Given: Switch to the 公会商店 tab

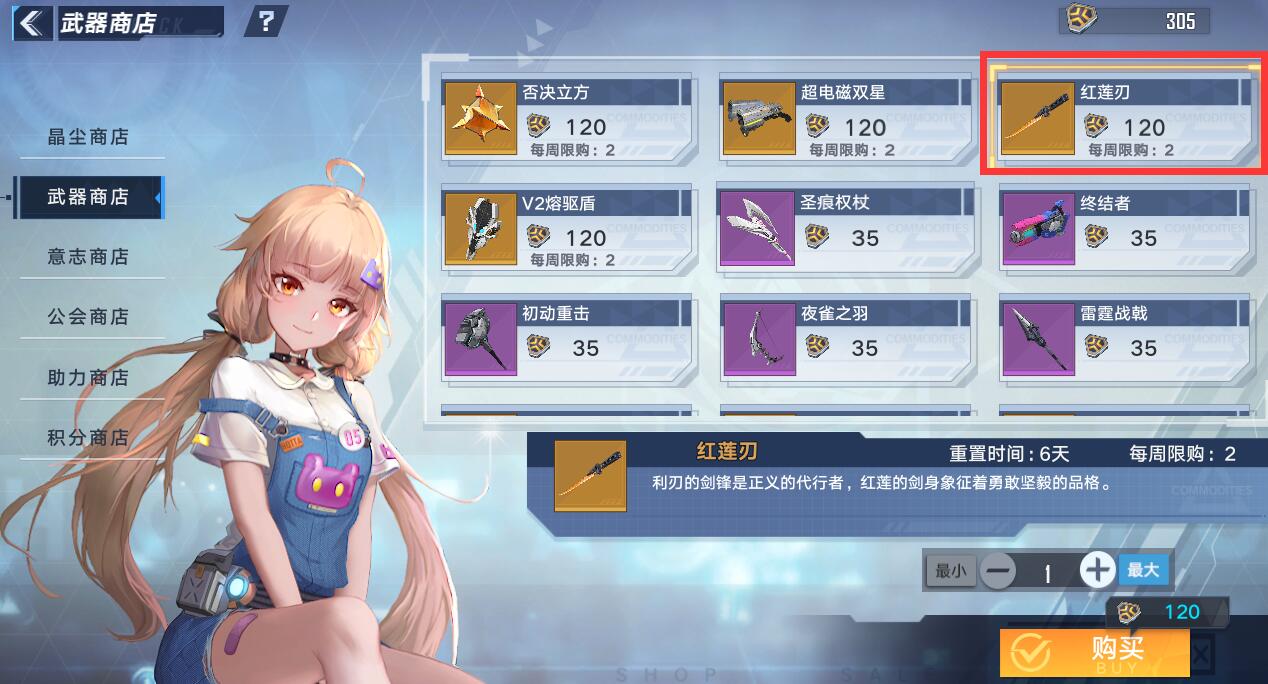Looking at the screenshot, I should (x=89, y=317).
